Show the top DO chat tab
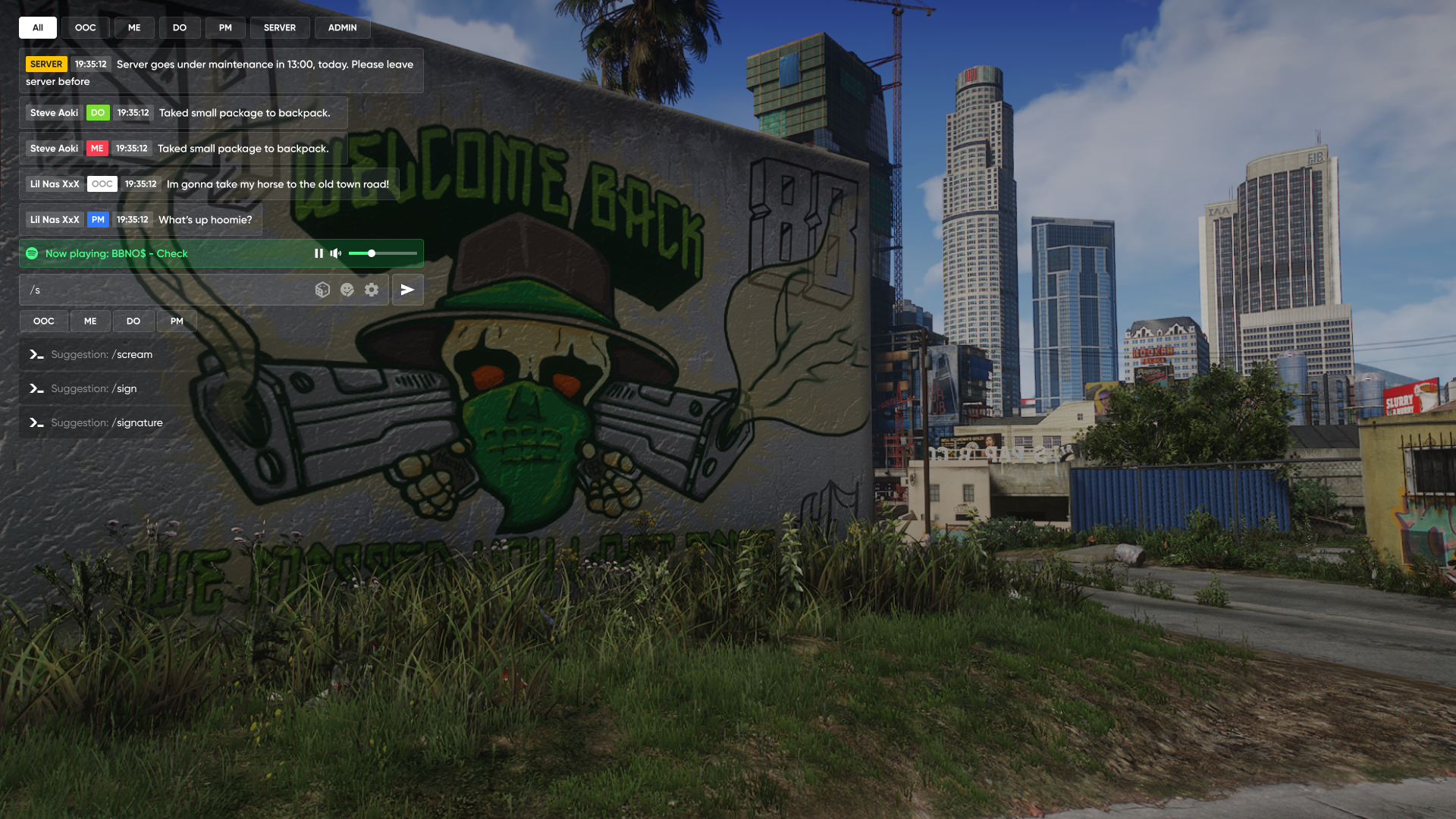 pos(180,28)
